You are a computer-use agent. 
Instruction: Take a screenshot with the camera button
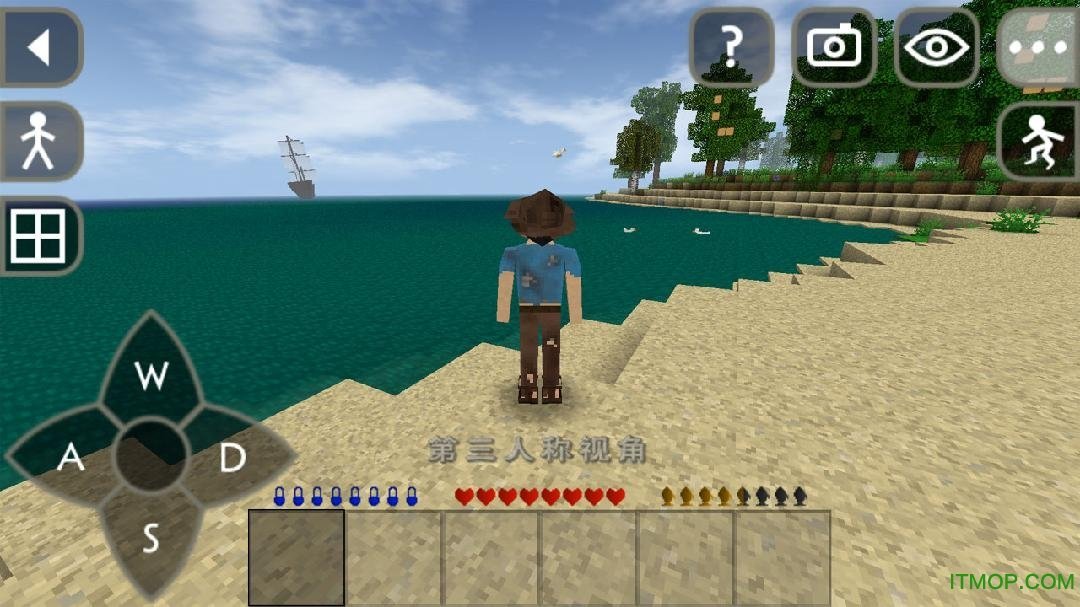pyautogui.click(x=834, y=47)
